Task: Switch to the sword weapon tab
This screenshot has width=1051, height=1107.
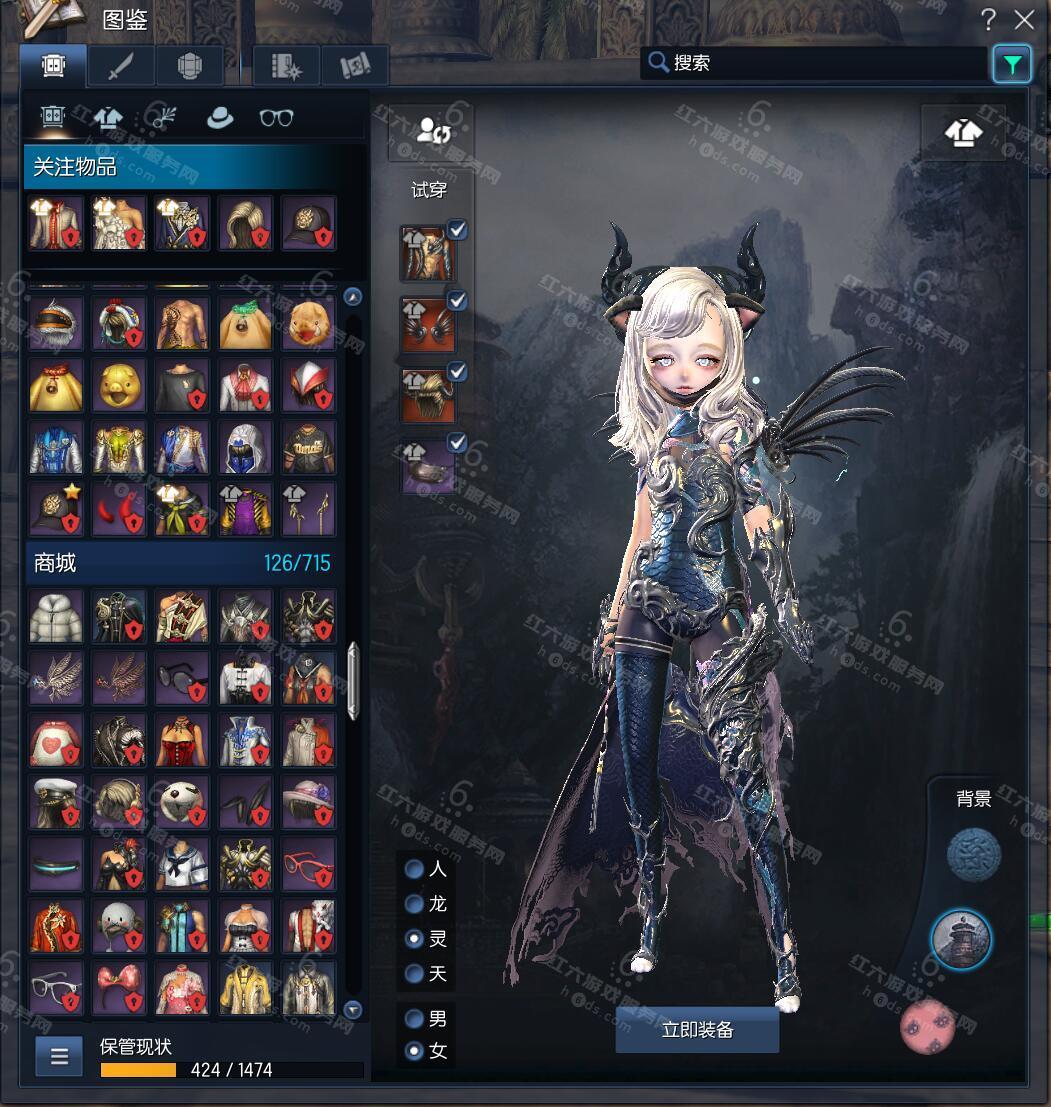Action: (121, 66)
